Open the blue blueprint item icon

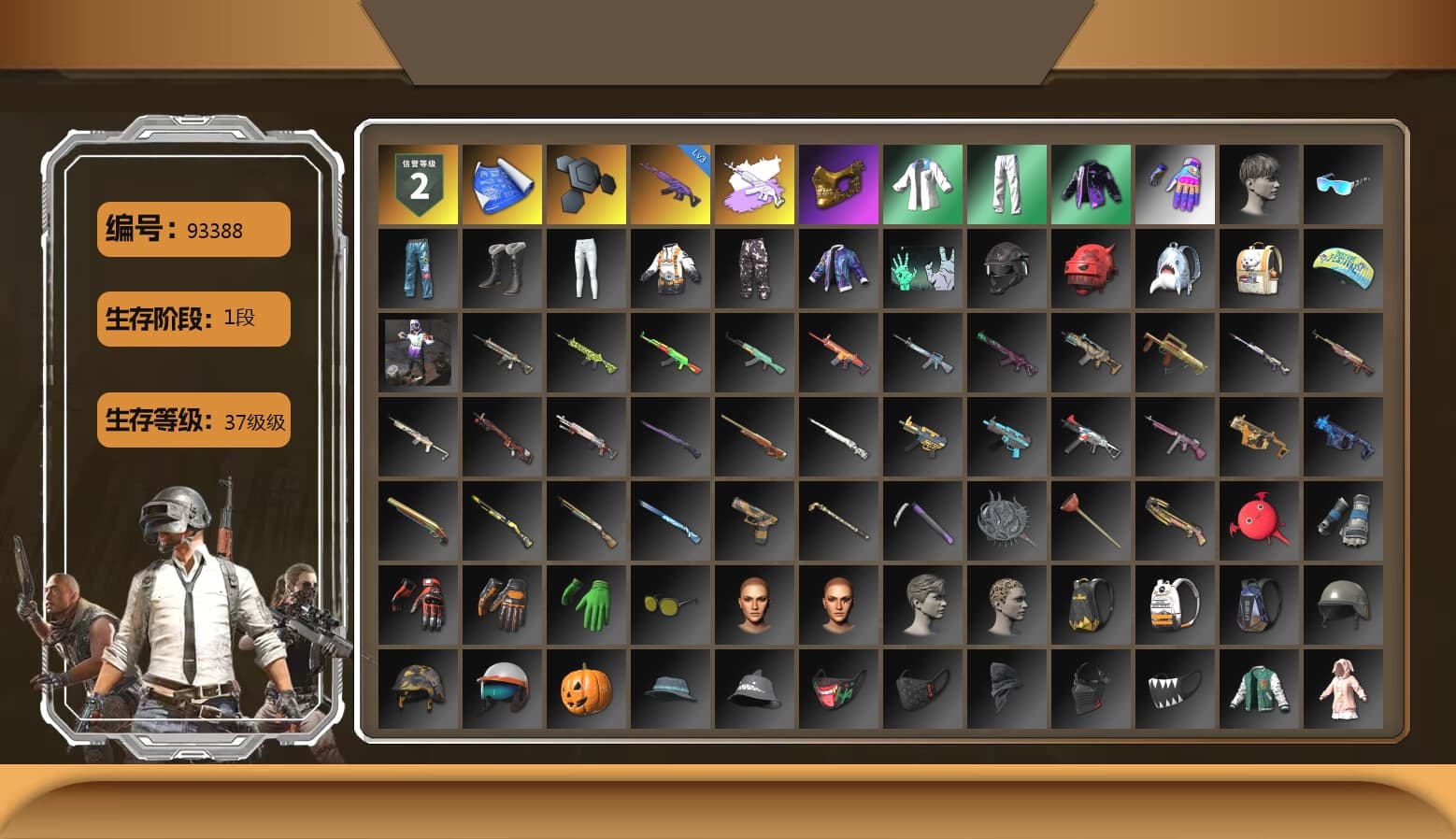(x=502, y=182)
